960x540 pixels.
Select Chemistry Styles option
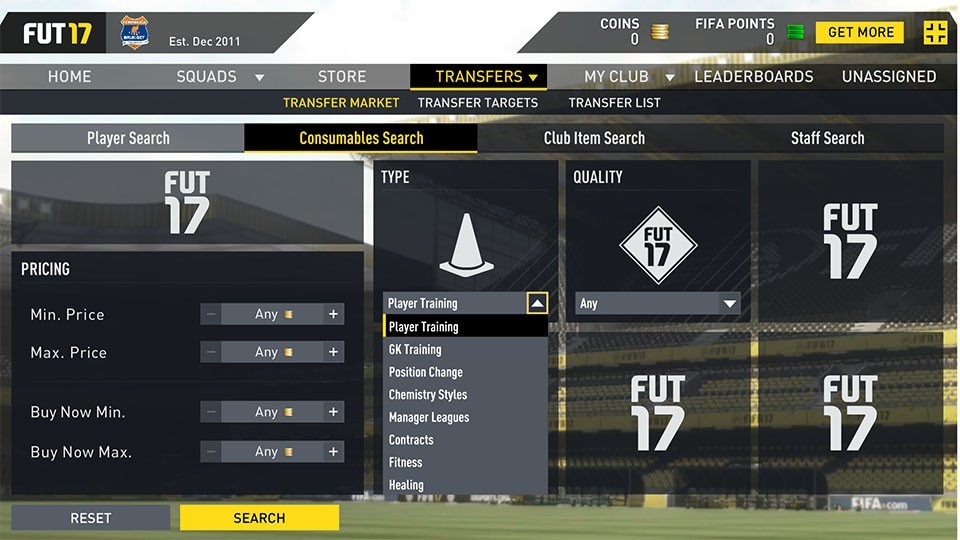click(428, 395)
